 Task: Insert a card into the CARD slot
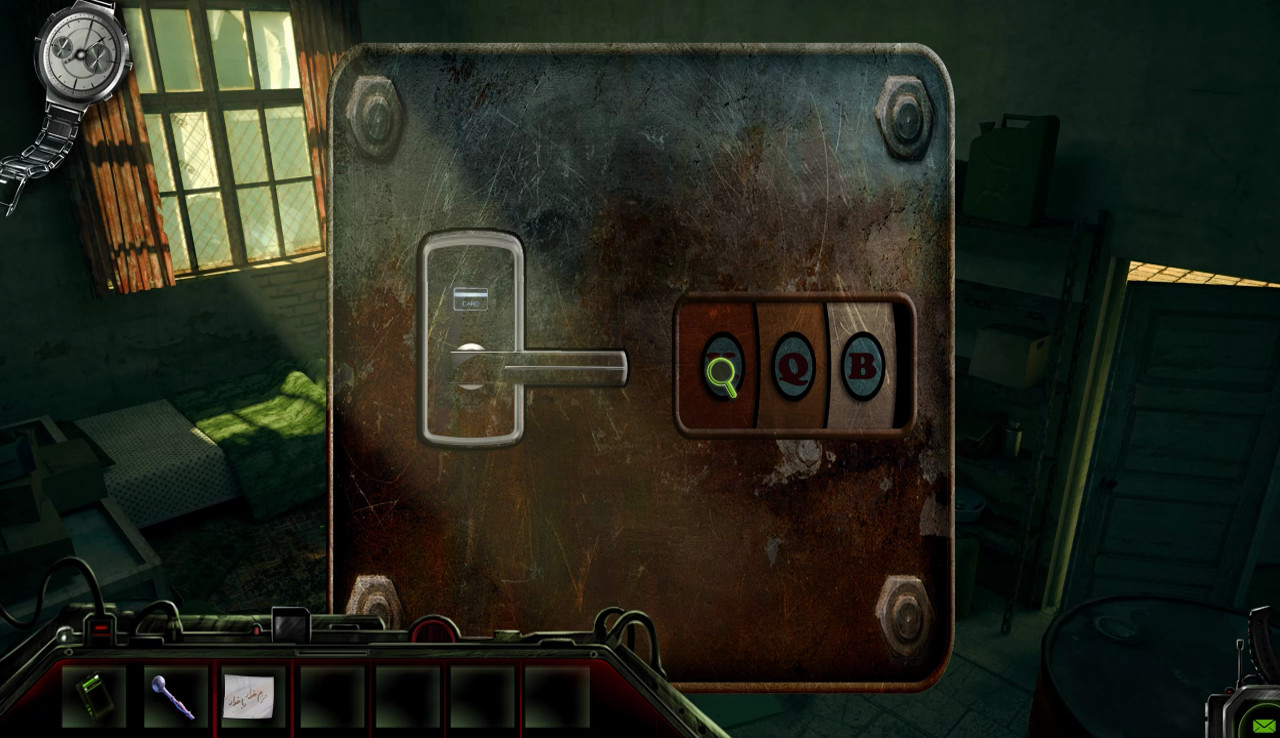click(470, 297)
